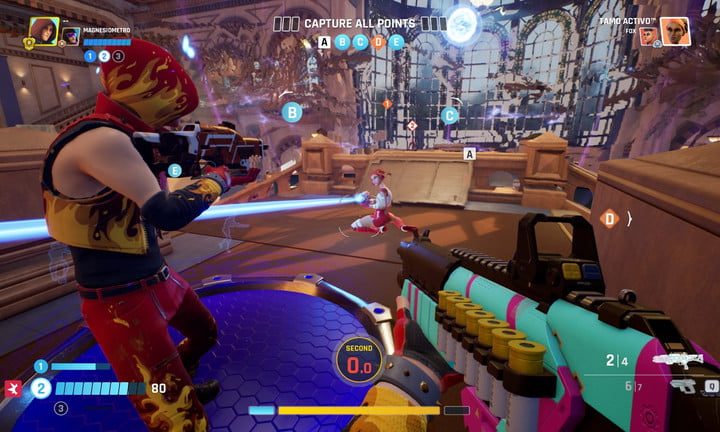Select capture point A in the objective tracker
This screenshot has height=432, width=720.
(x=324, y=42)
